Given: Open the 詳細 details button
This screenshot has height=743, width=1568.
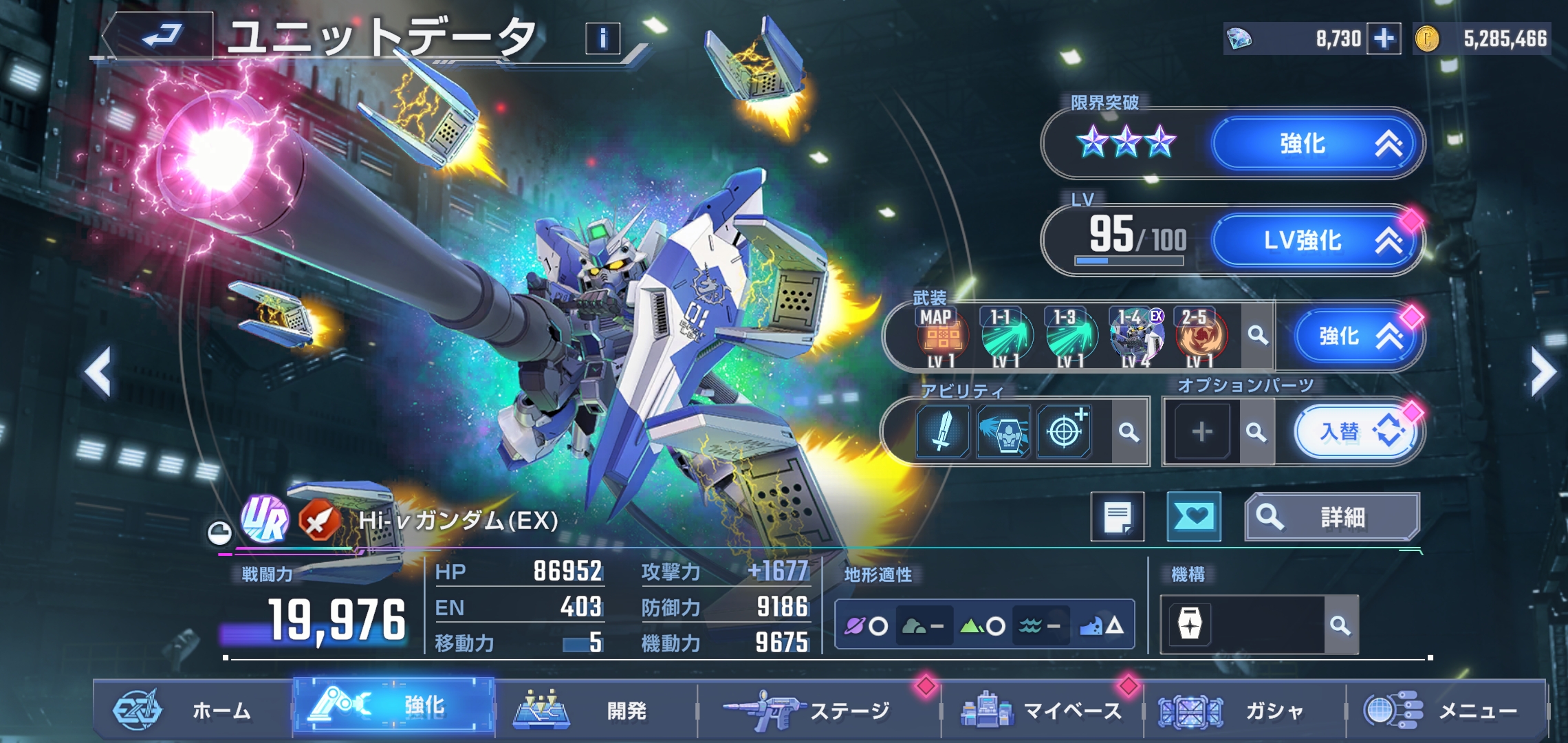Looking at the screenshot, I should coord(1332,517).
